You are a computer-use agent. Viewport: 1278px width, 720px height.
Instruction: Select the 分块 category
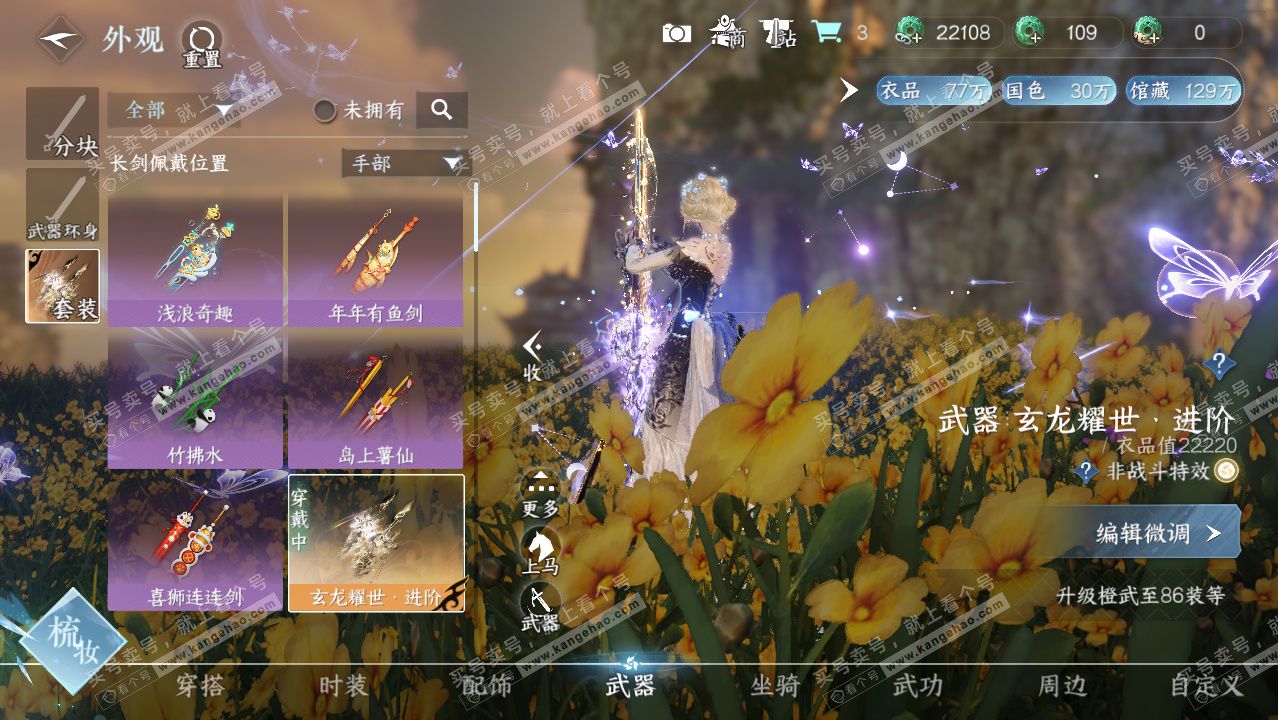pyautogui.click(x=62, y=124)
